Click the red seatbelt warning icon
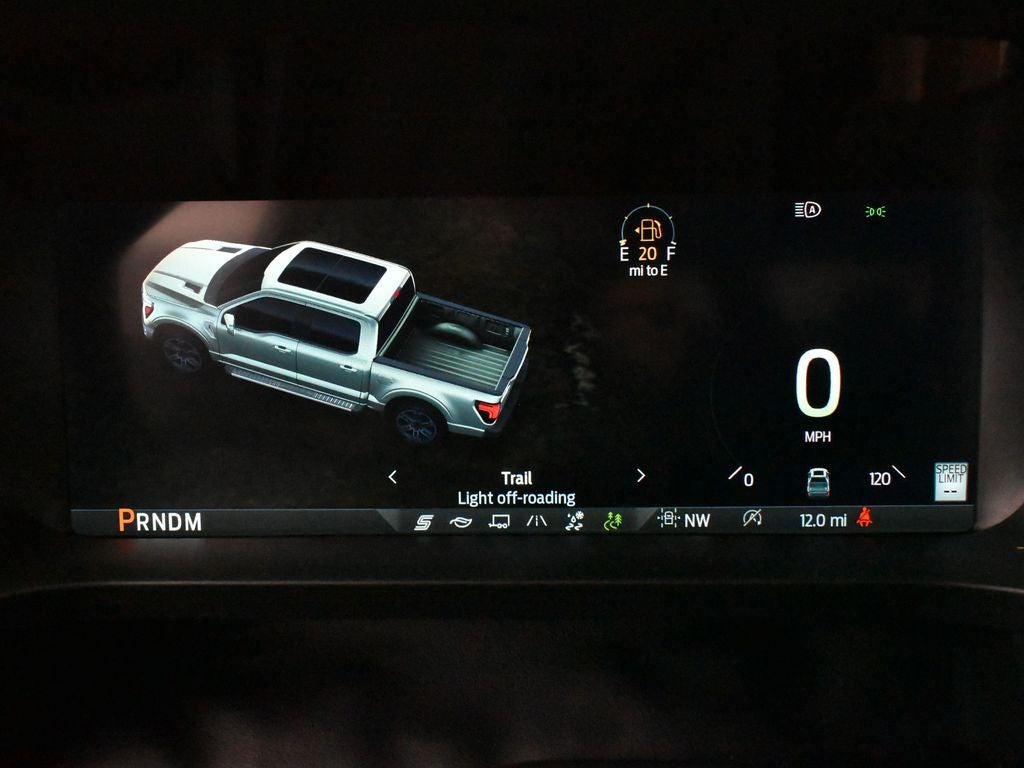This screenshot has width=1024, height=768. tap(864, 518)
